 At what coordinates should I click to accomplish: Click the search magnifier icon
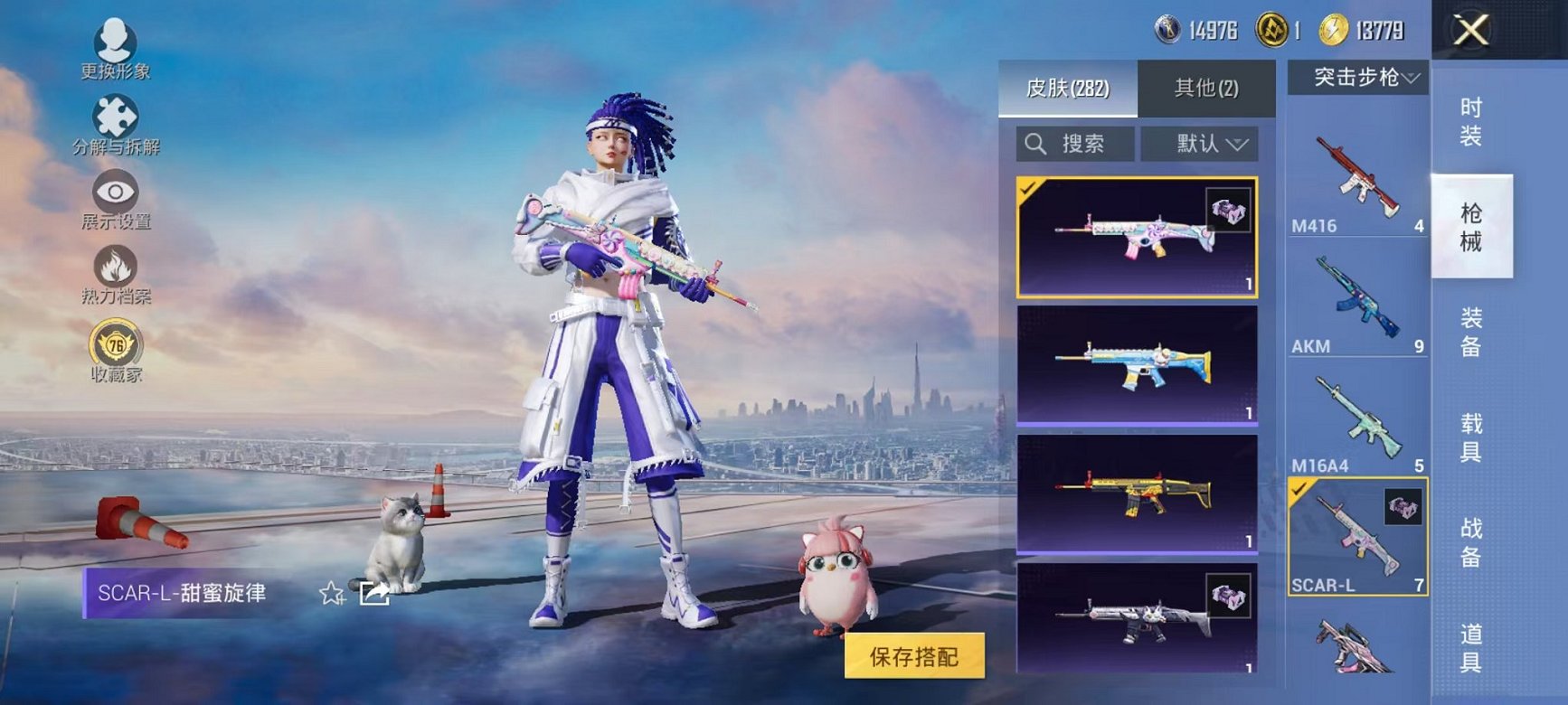coord(1034,142)
